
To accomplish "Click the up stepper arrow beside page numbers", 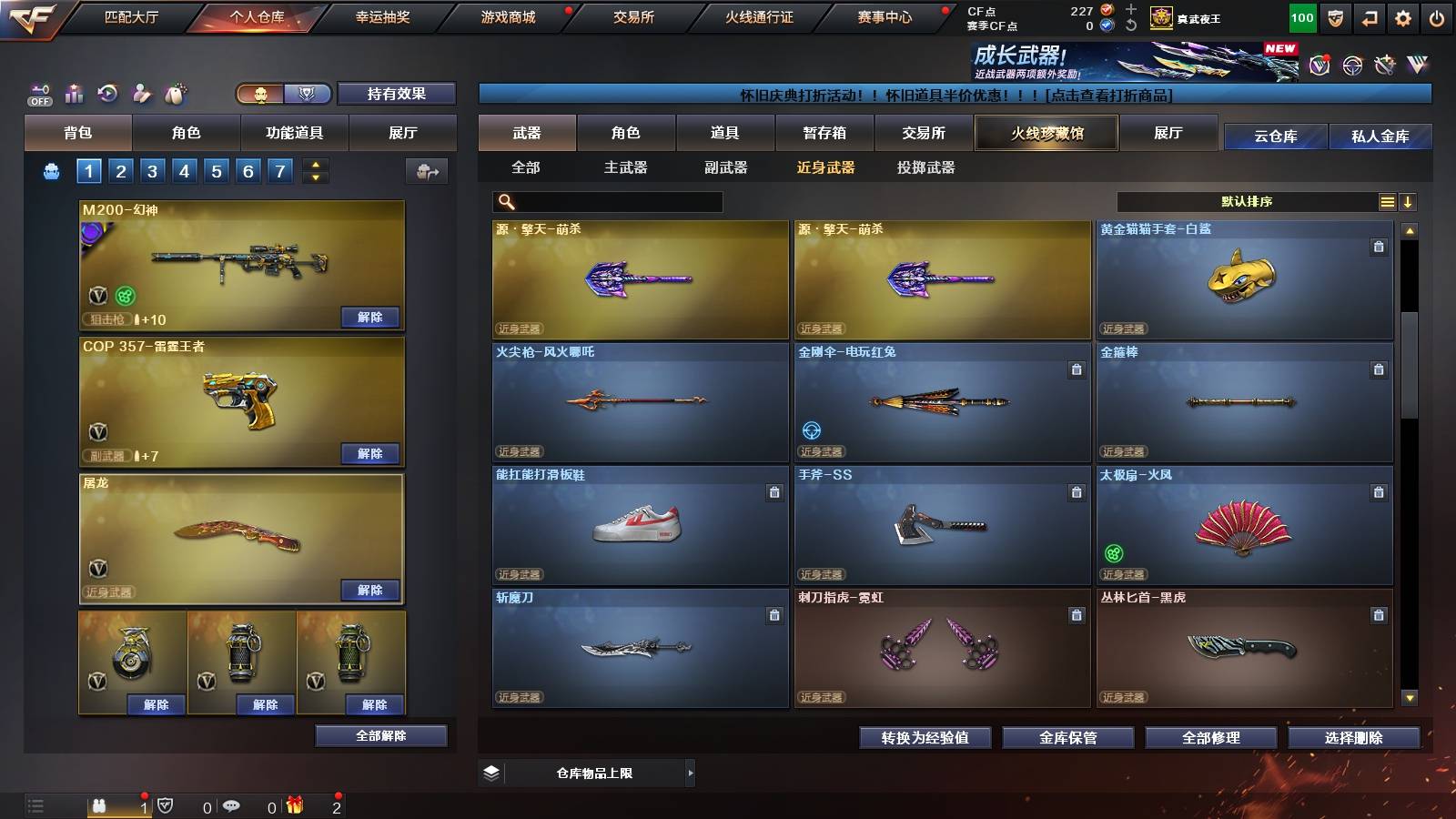I will (315, 165).
